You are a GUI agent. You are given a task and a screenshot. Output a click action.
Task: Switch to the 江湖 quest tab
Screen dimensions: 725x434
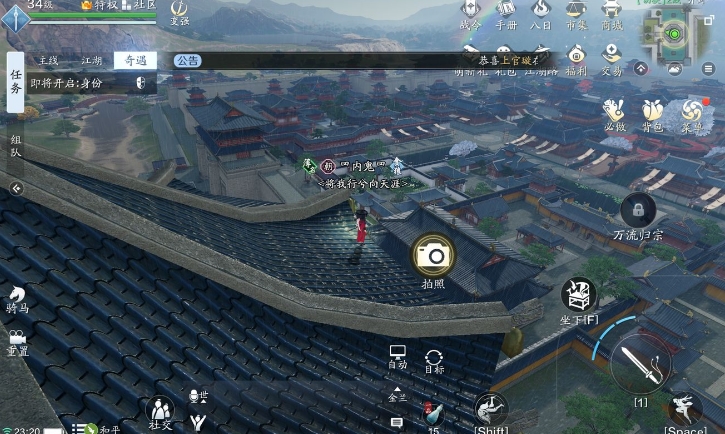pos(91,60)
